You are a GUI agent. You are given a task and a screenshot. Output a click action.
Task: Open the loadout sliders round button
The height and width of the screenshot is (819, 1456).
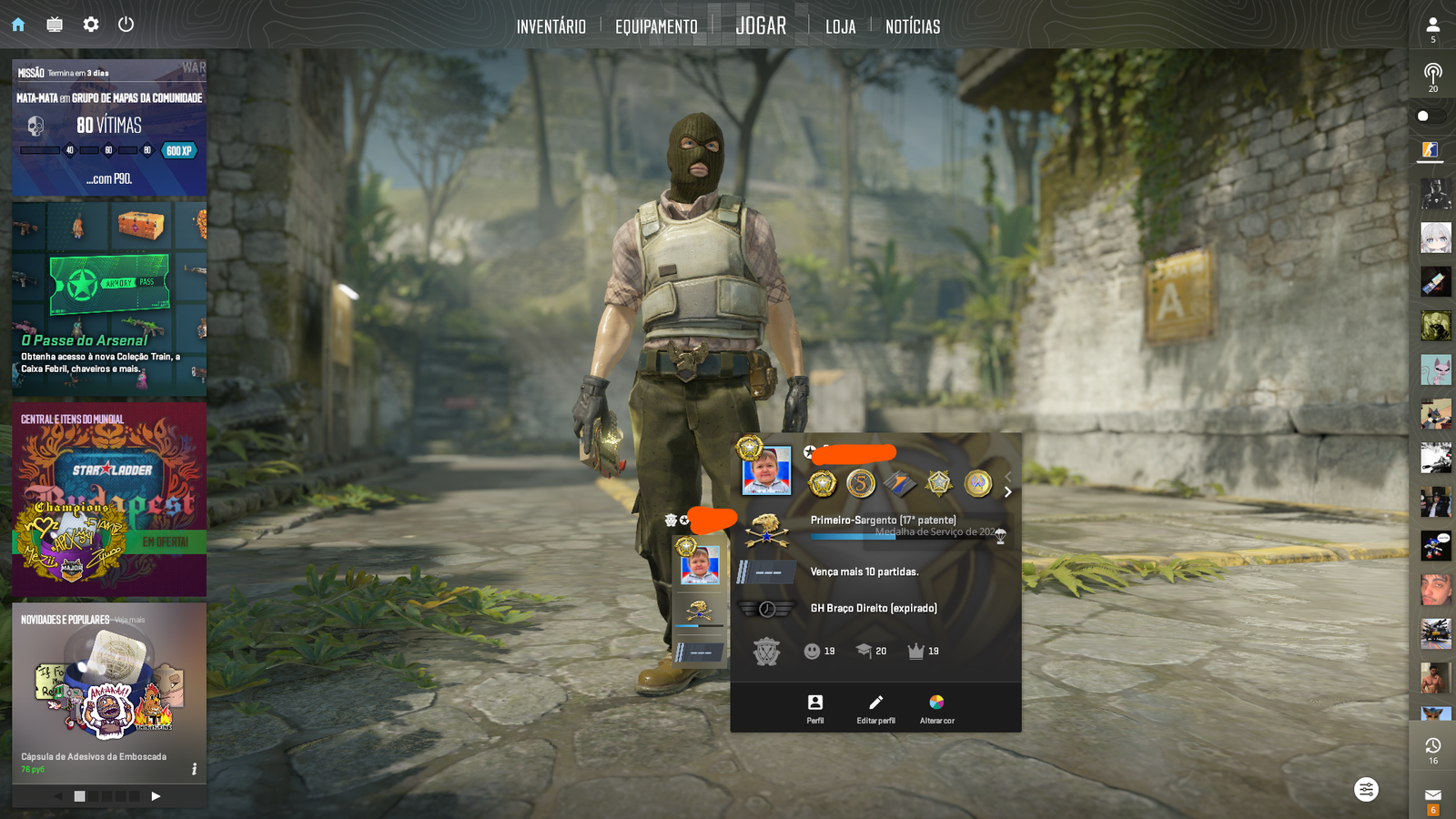[x=1366, y=789]
